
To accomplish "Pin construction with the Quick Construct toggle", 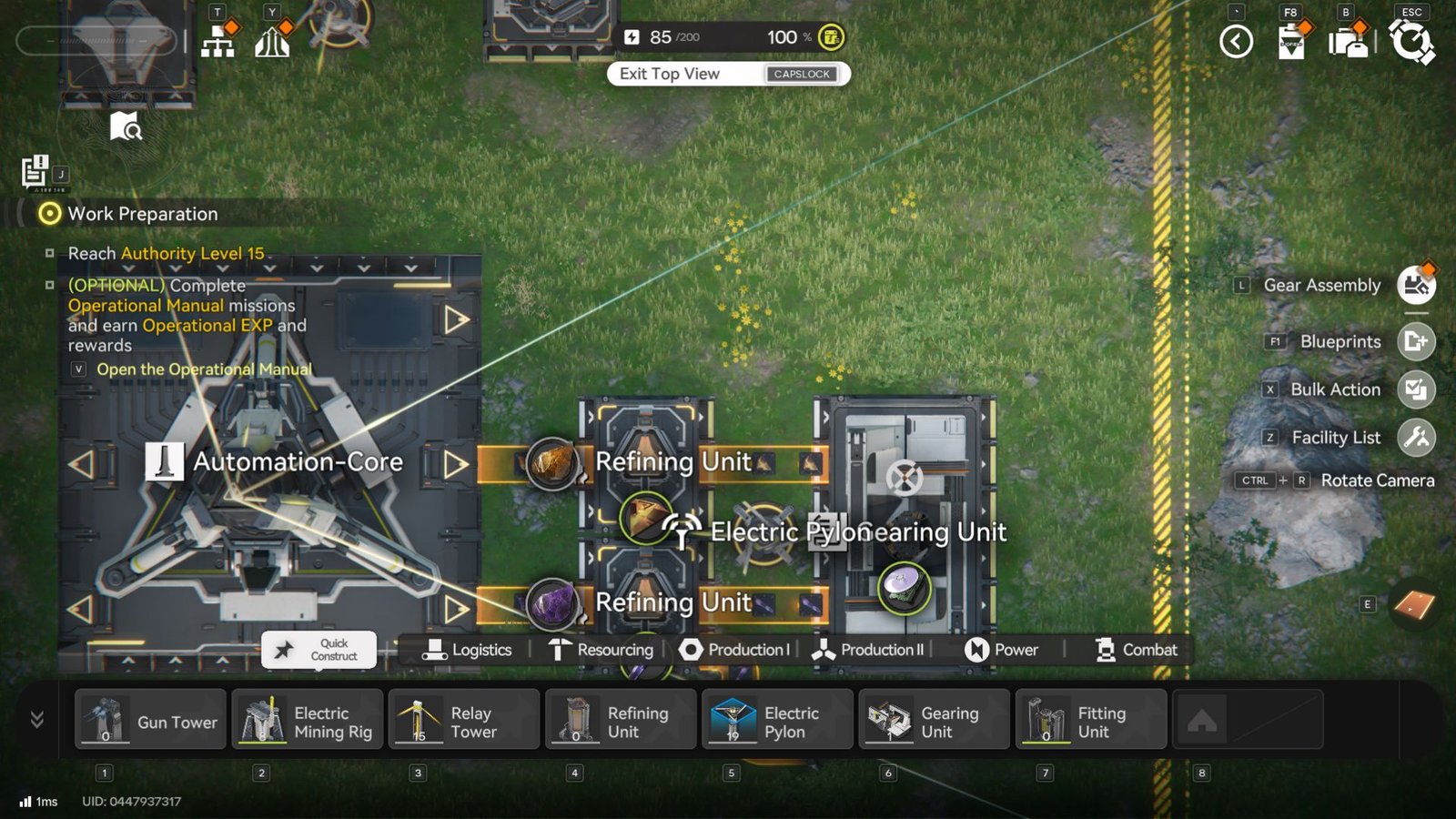I will tap(318, 650).
